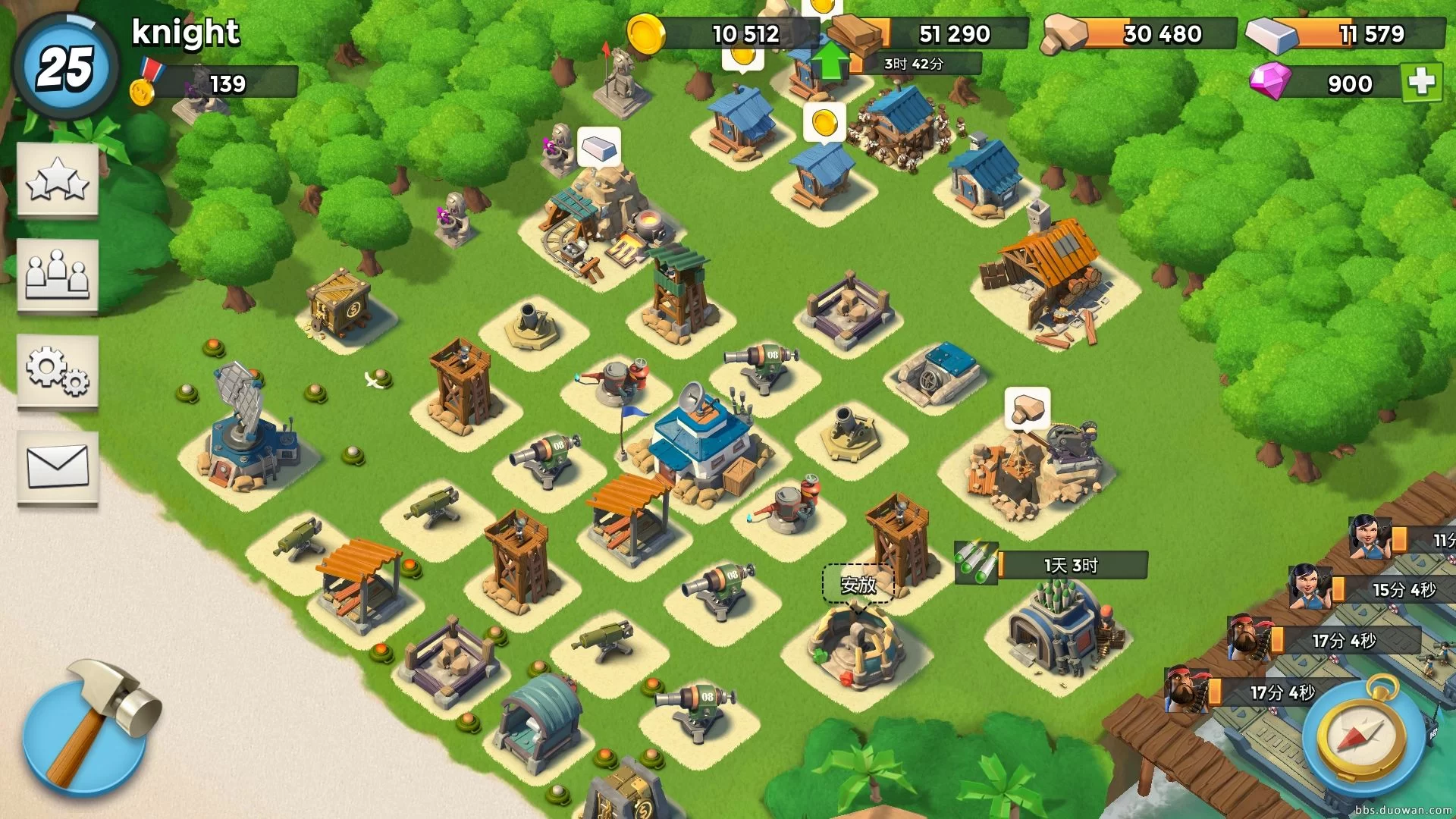
Task: Open the settings gears button
Action: coord(58,371)
